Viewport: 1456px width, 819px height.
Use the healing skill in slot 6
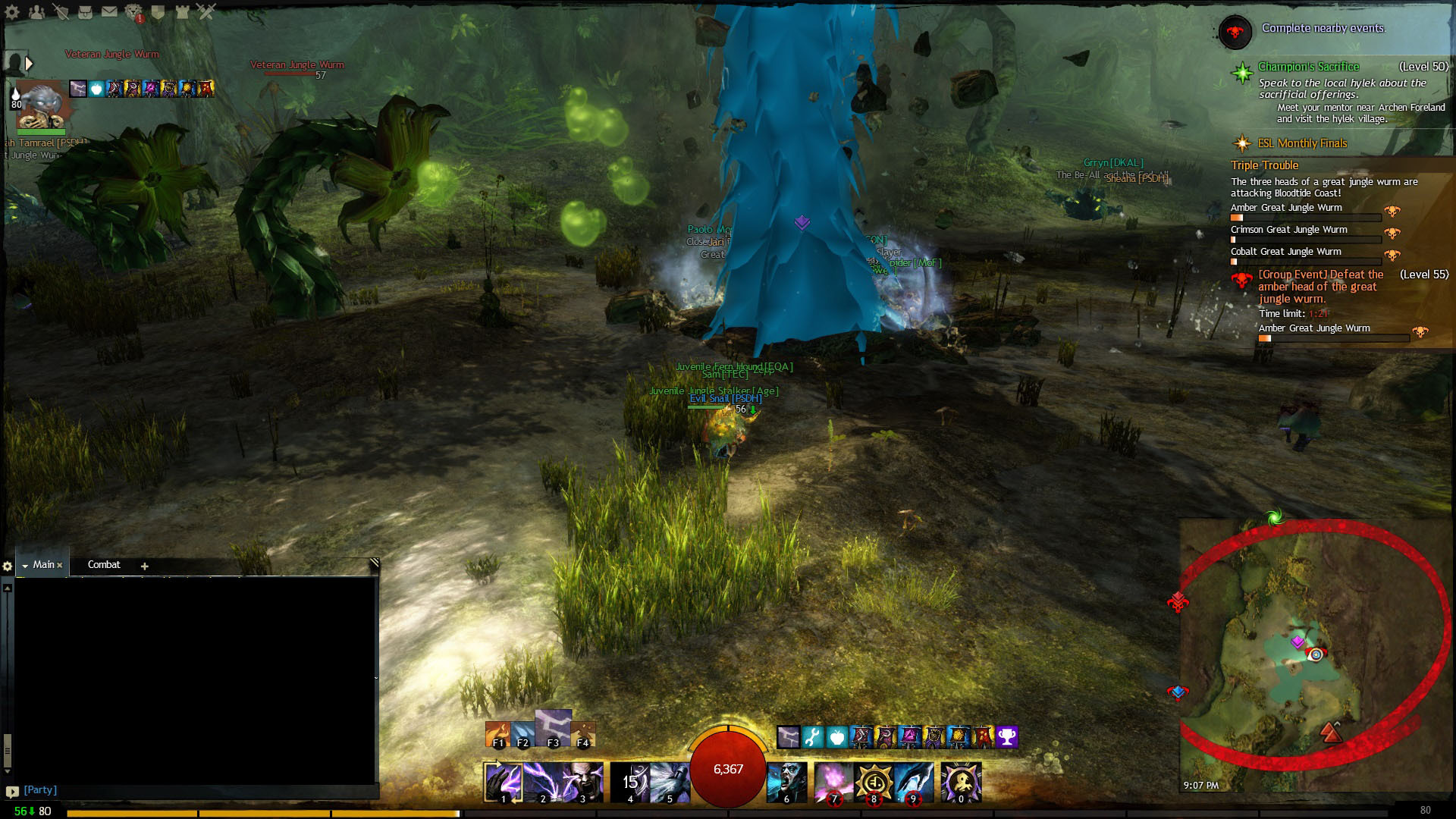pyautogui.click(x=787, y=783)
